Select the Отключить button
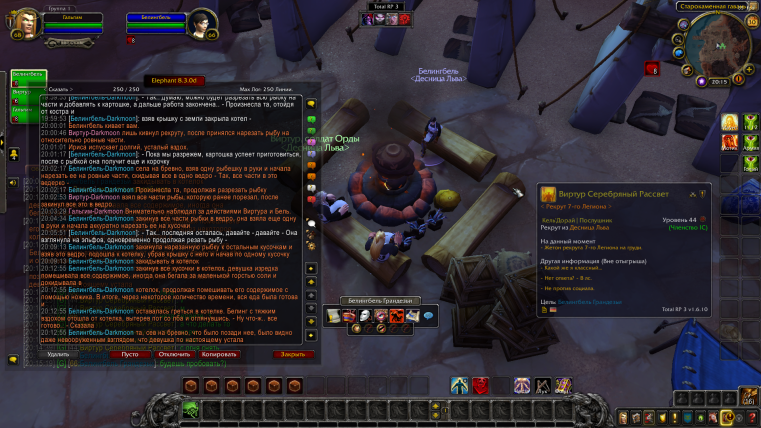The height and width of the screenshot is (428, 761). (175, 354)
